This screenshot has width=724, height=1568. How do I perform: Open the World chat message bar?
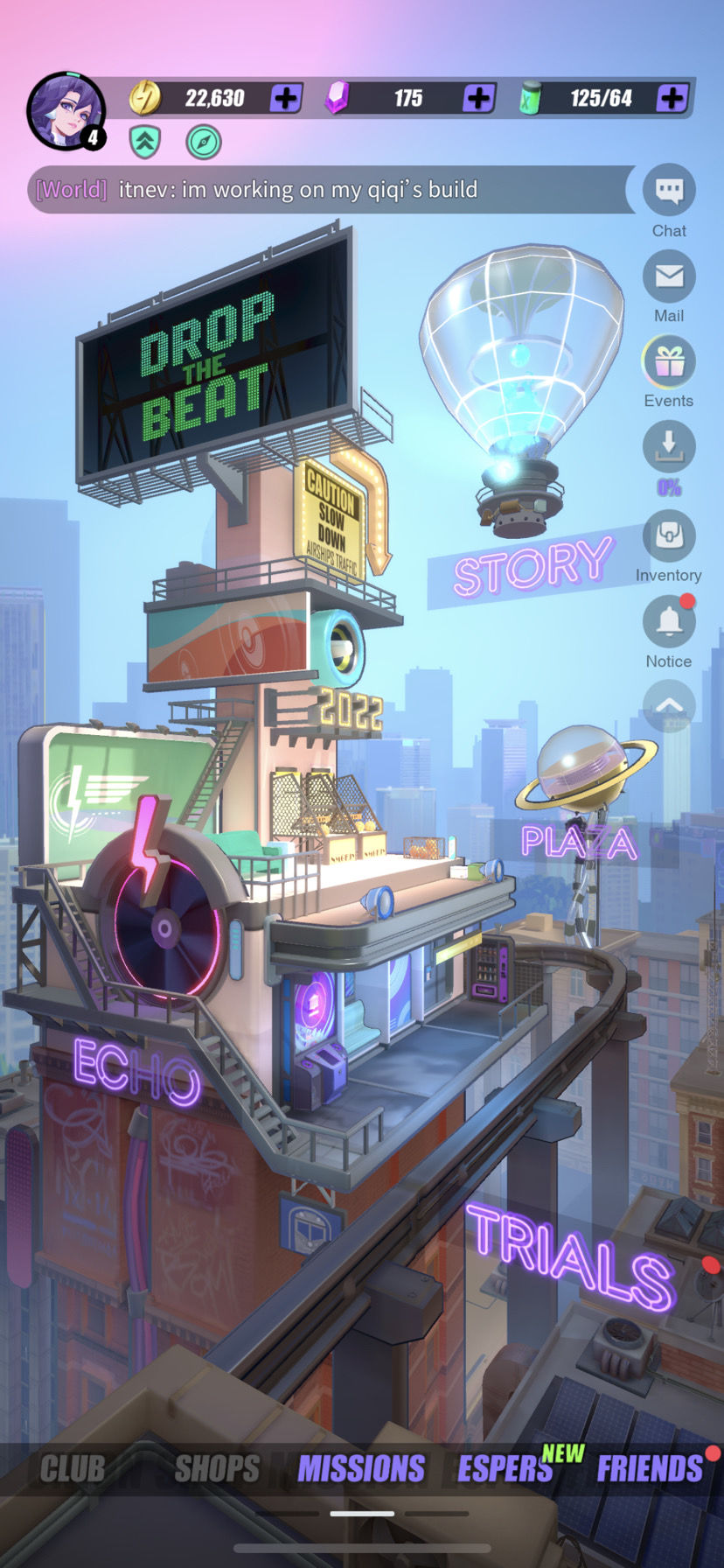pos(331,190)
